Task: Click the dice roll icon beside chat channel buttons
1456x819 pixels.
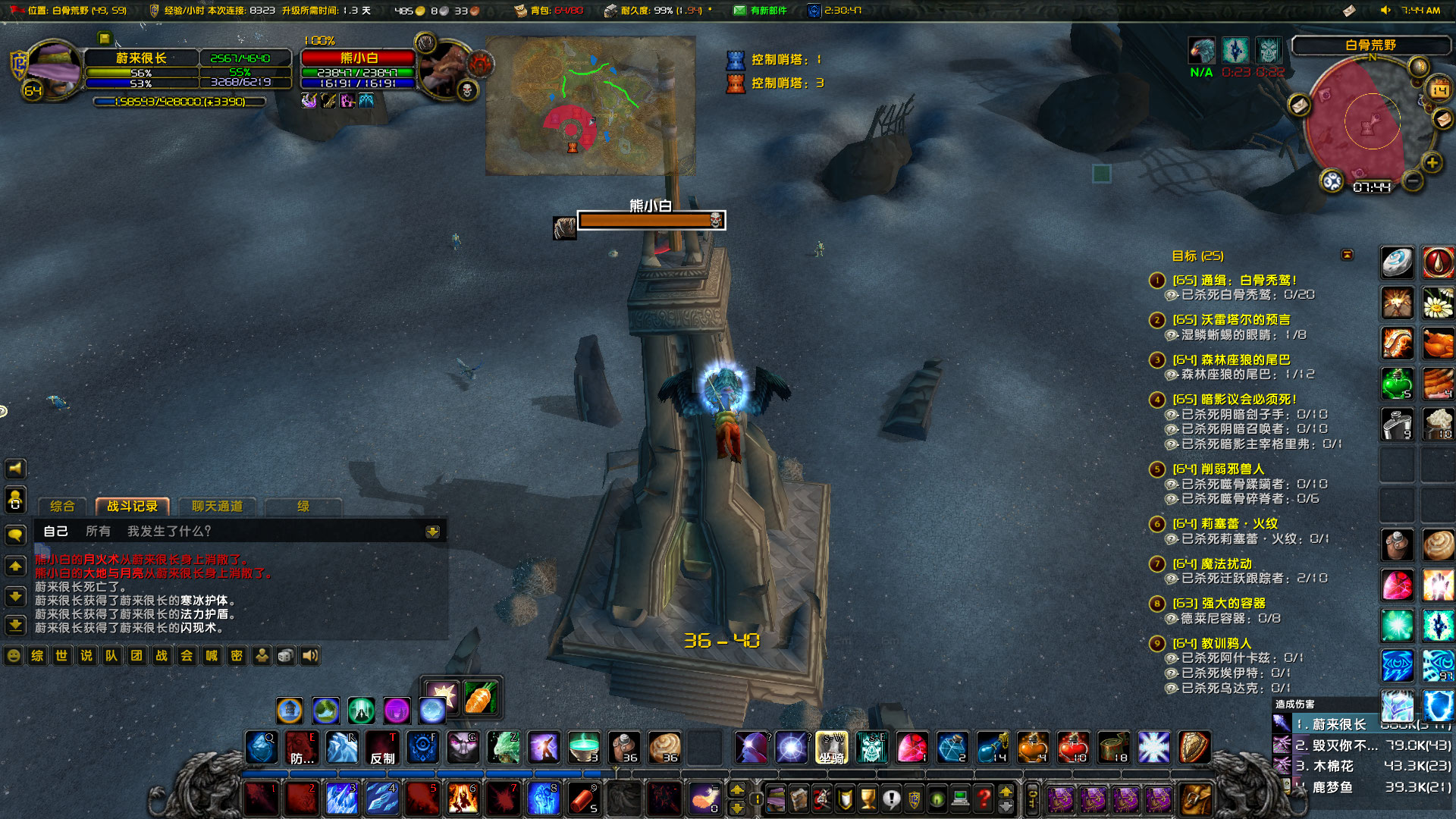Action: coord(284,655)
